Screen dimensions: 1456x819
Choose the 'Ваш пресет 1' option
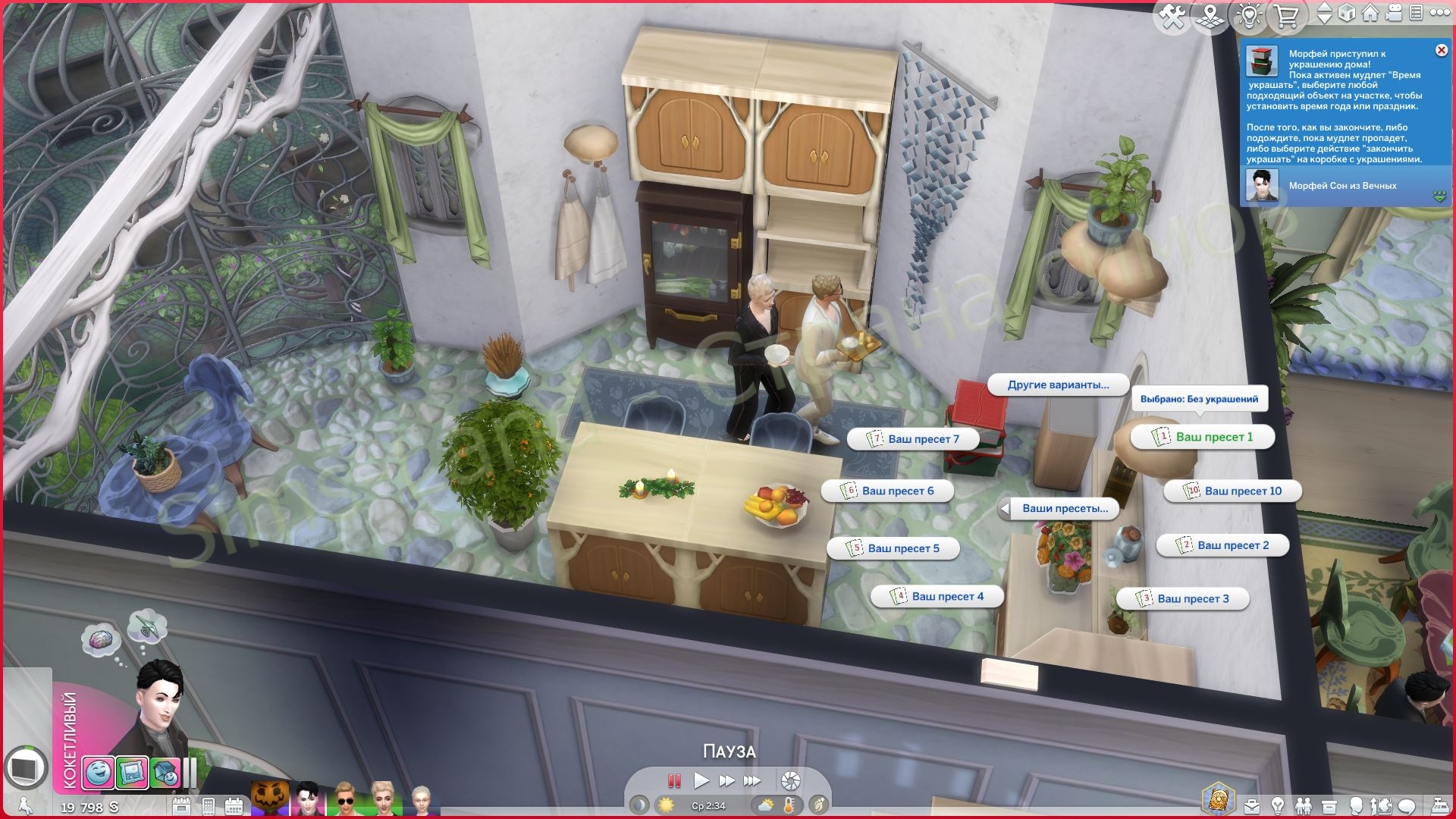coord(1203,437)
